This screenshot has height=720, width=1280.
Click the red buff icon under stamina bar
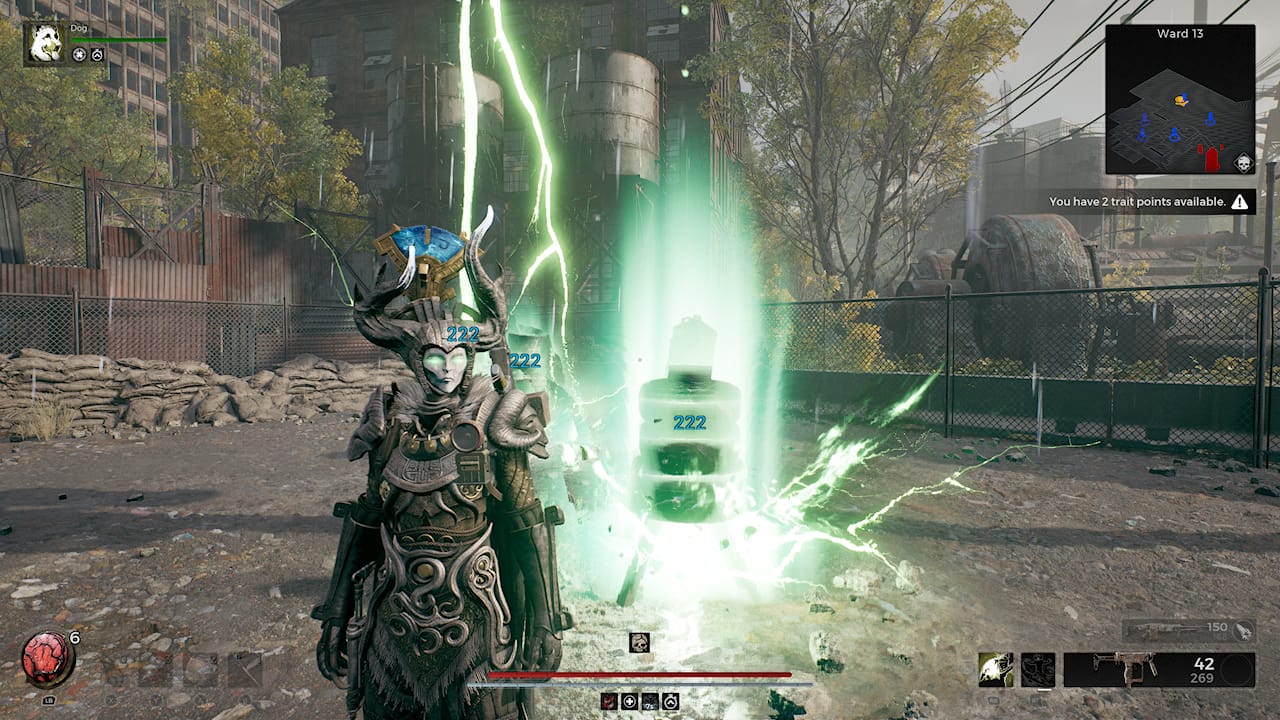[610, 701]
